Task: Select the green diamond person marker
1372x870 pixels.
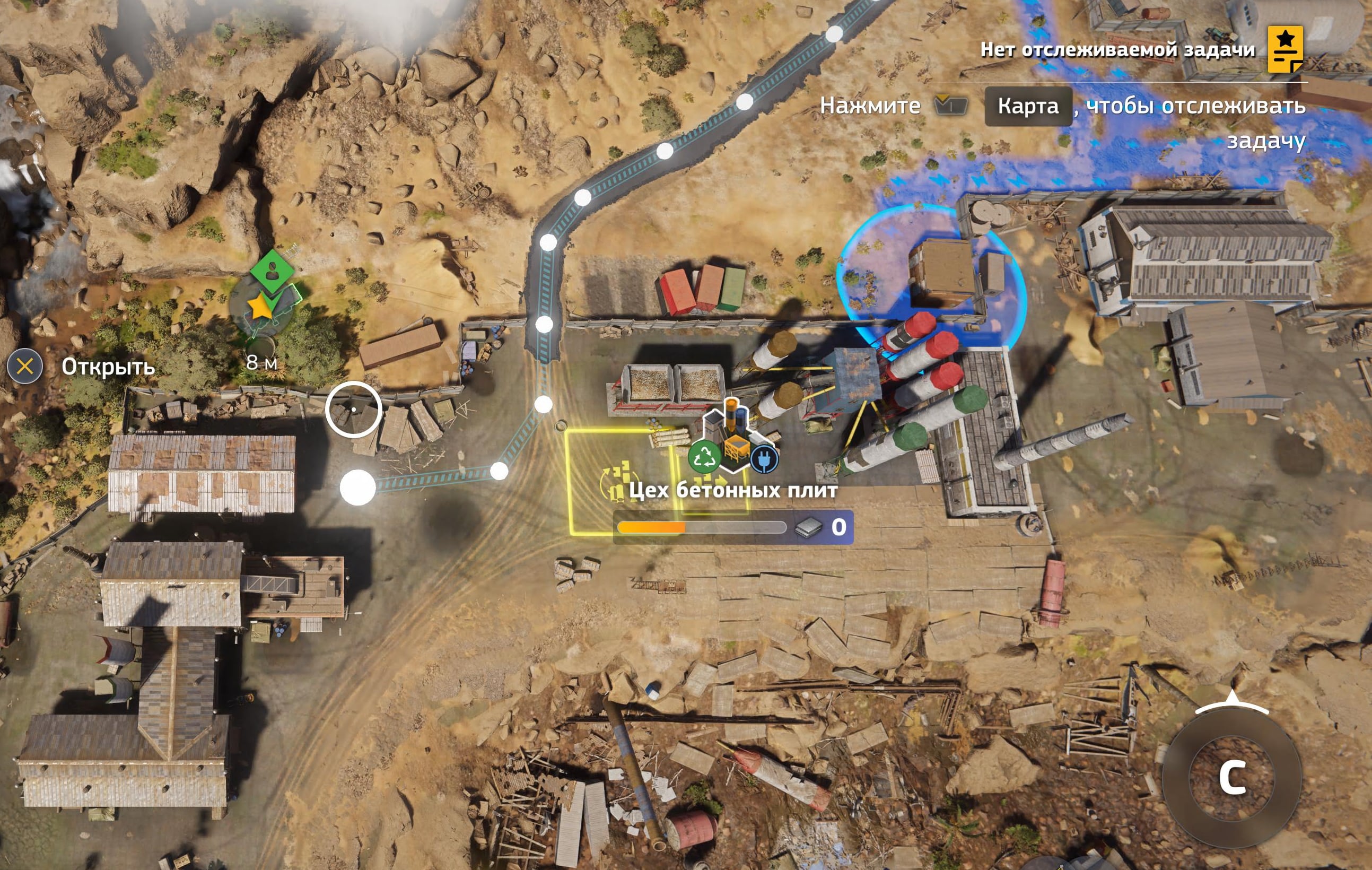Action: pos(273,270)
